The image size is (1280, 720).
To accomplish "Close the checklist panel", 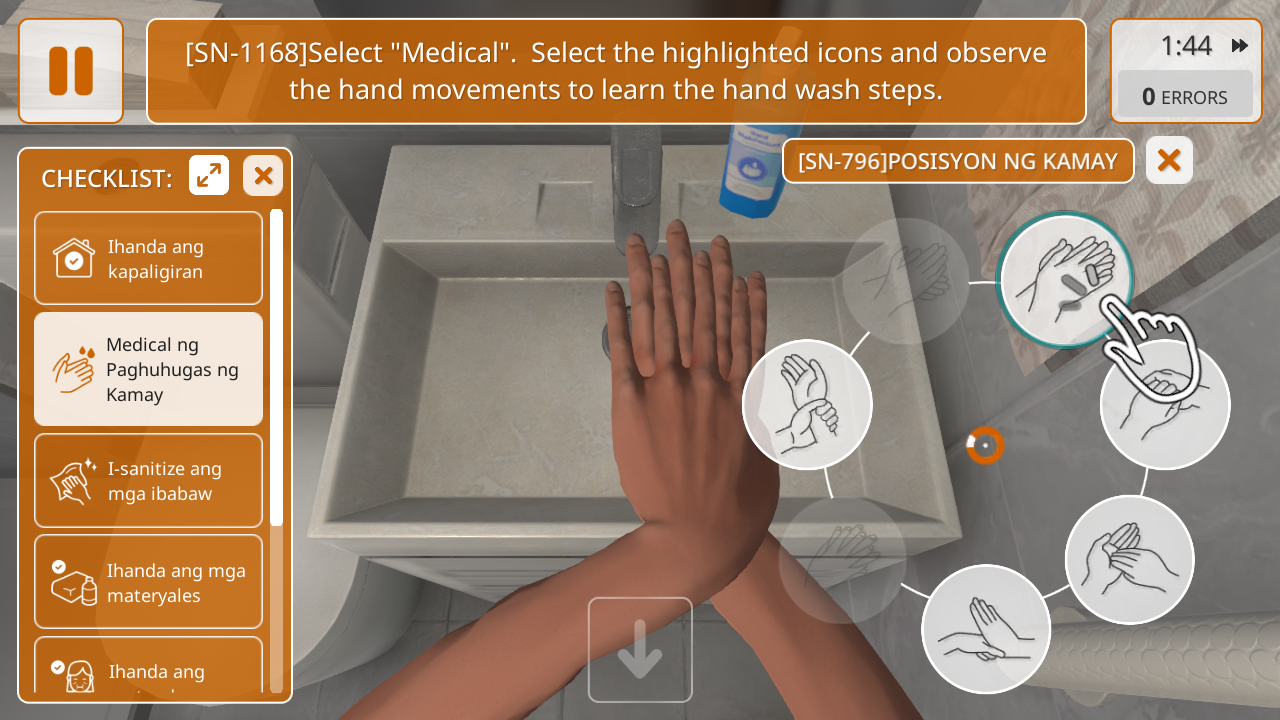I will (263, 176).
